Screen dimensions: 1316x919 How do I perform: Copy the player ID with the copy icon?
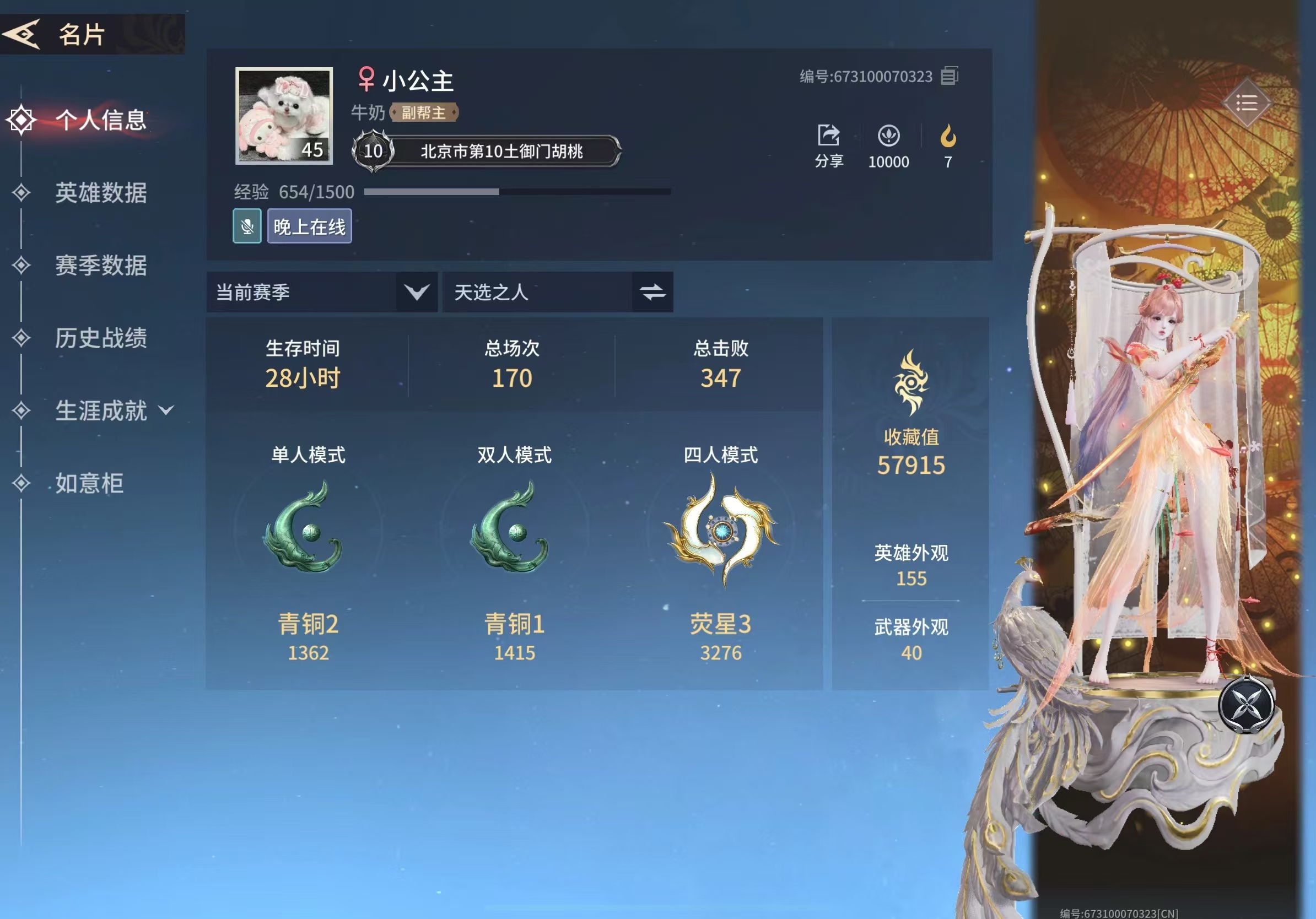point(949,76)
